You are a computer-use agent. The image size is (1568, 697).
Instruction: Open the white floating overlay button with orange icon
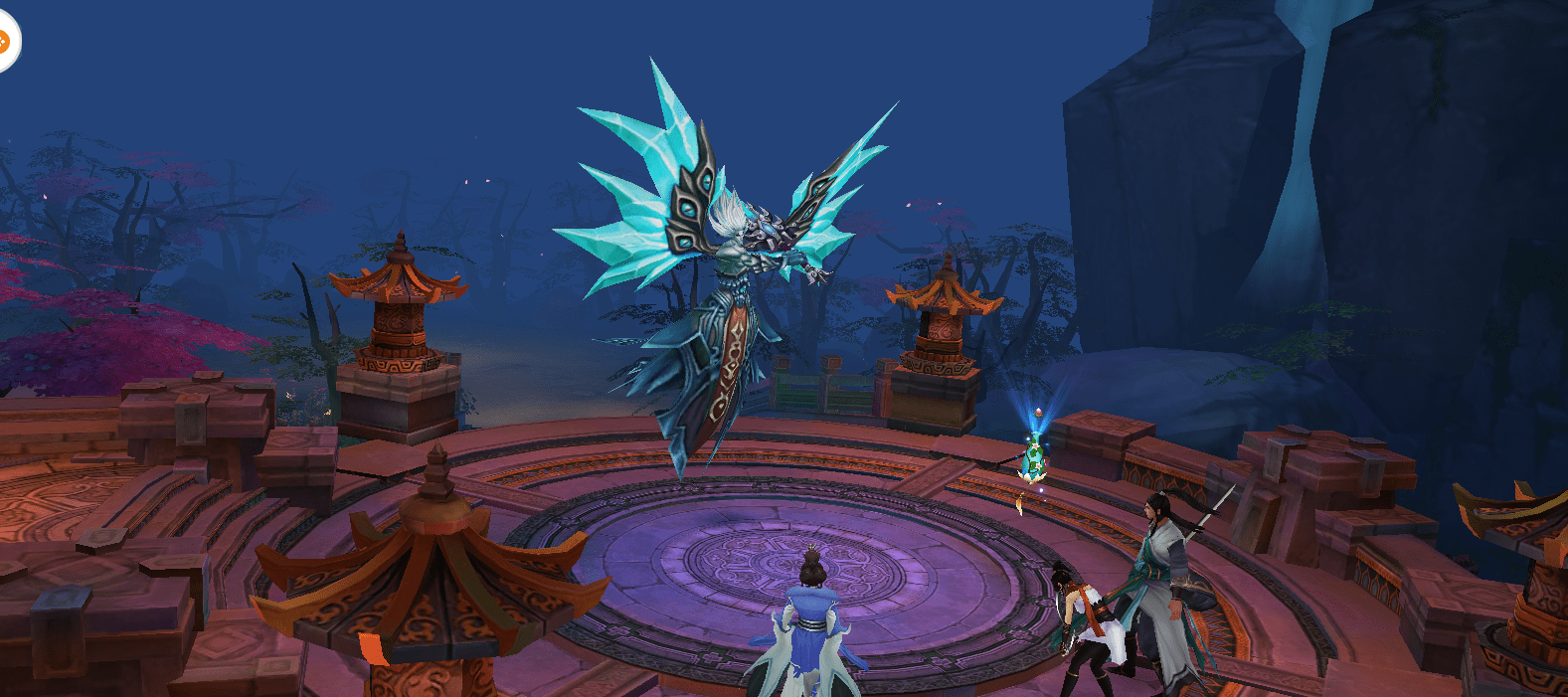5,42
